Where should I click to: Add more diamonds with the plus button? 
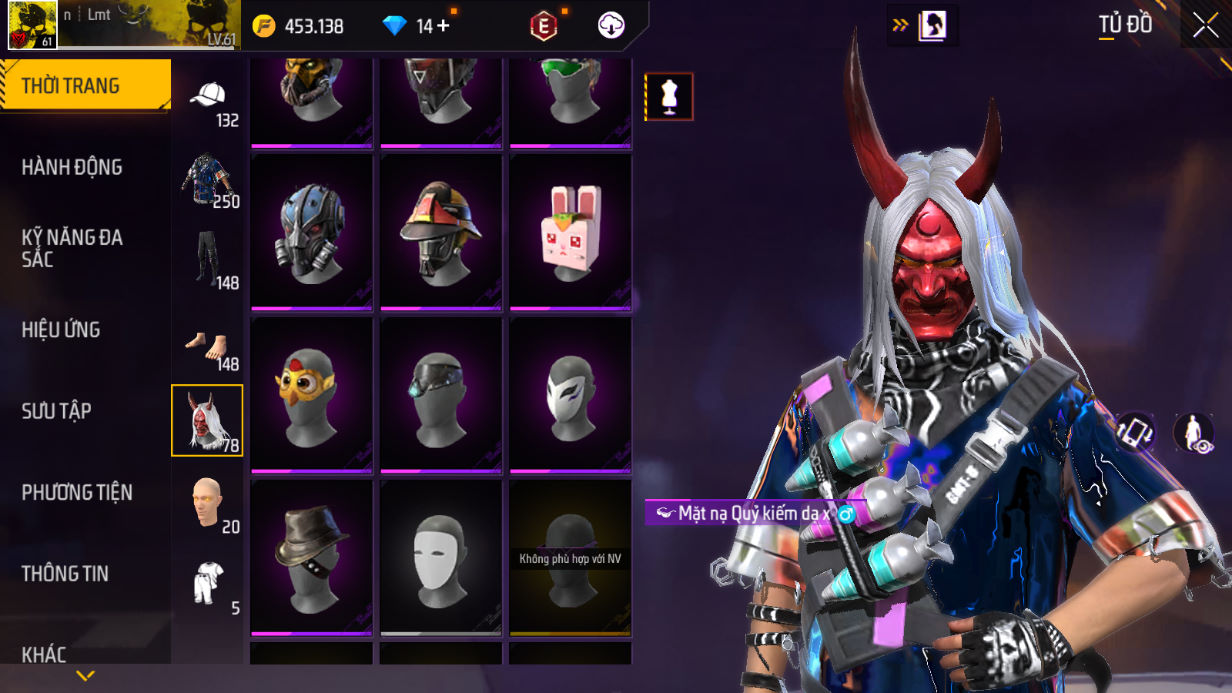point(443,26)
